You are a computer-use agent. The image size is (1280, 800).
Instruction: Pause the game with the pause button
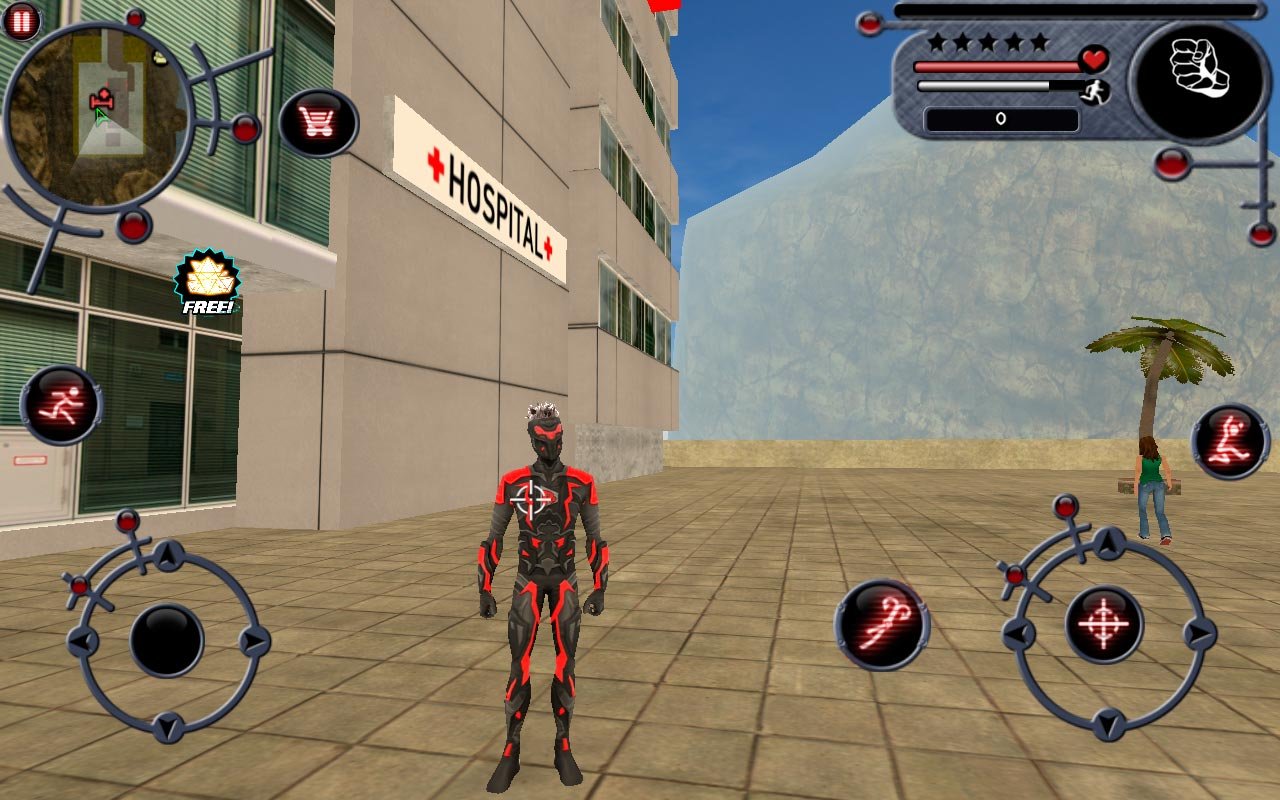(21, 20)
